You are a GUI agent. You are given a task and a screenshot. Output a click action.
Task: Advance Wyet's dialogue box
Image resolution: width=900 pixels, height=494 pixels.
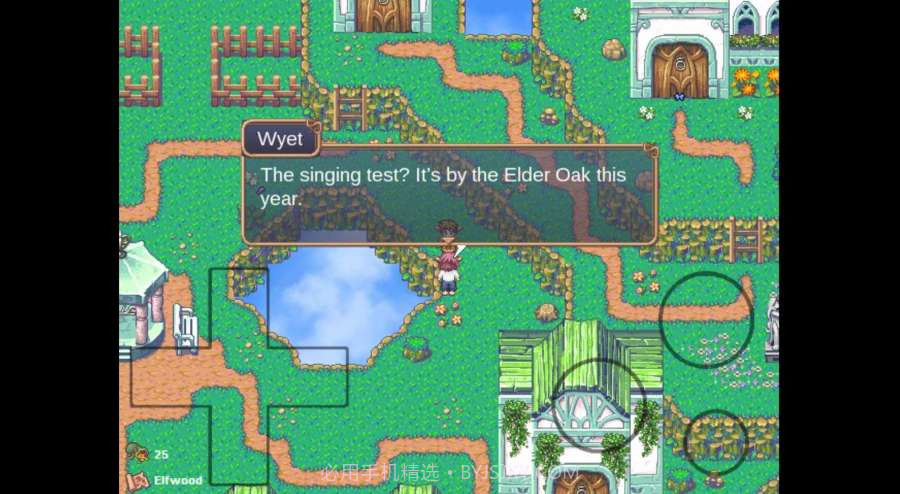point(449,195)
